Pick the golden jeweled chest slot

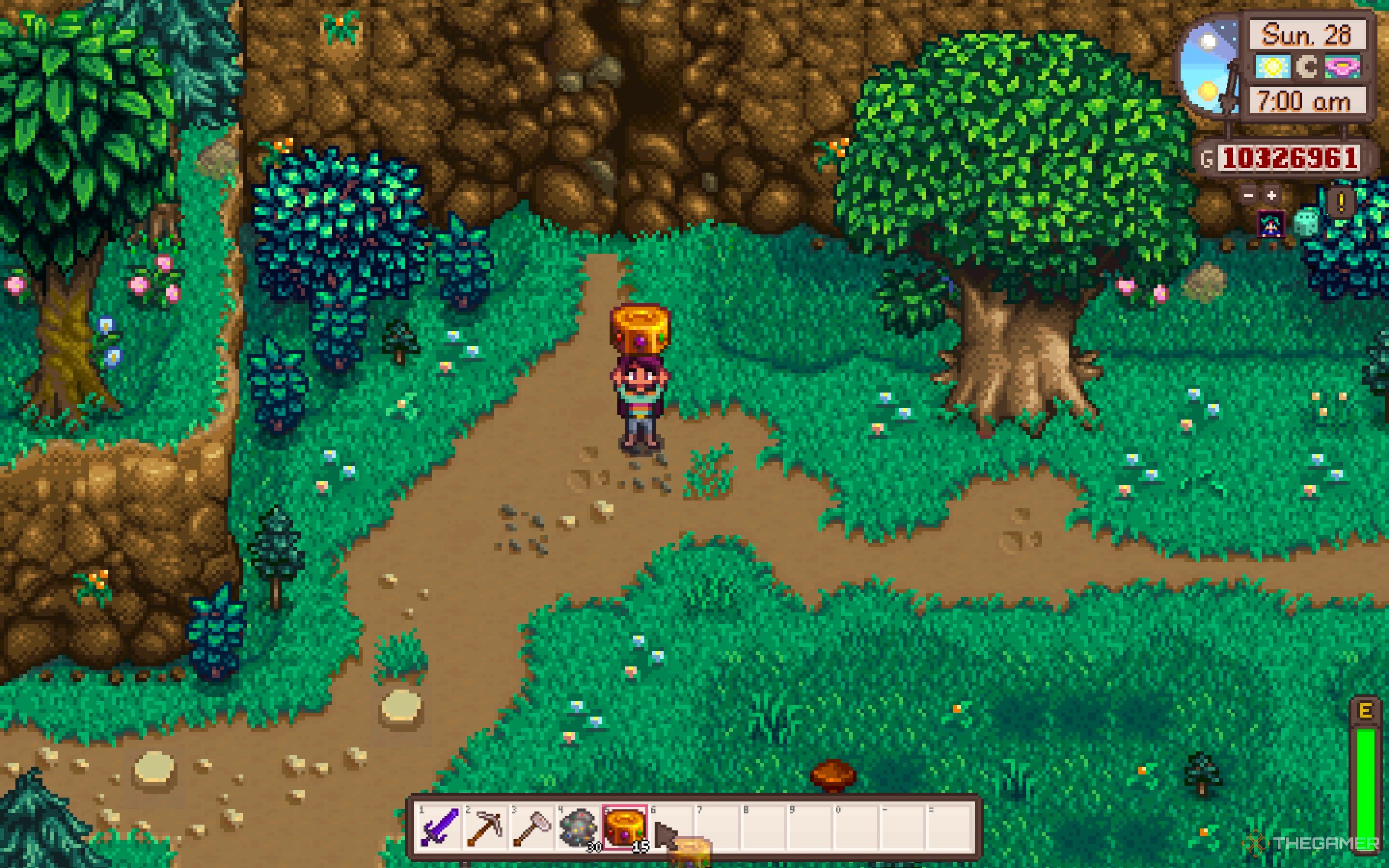(625, 827)
